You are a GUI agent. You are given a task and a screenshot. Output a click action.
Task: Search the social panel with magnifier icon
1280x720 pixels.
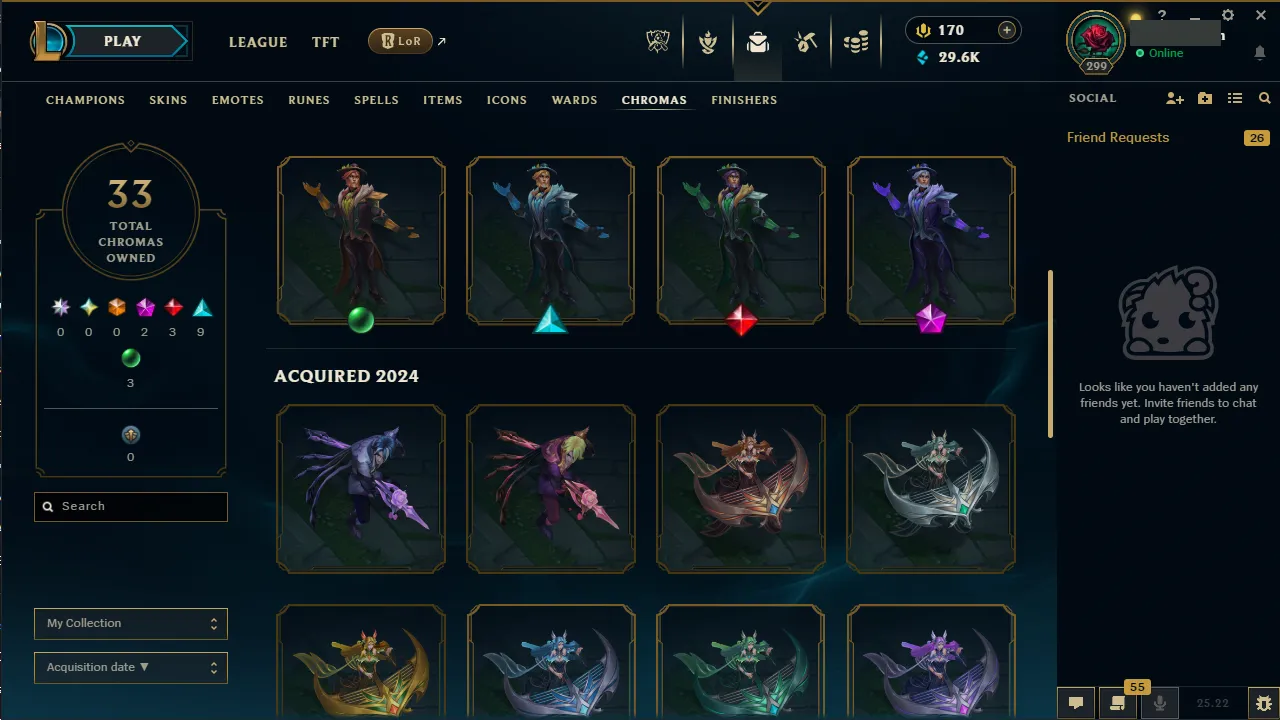tap(1264, 98)
